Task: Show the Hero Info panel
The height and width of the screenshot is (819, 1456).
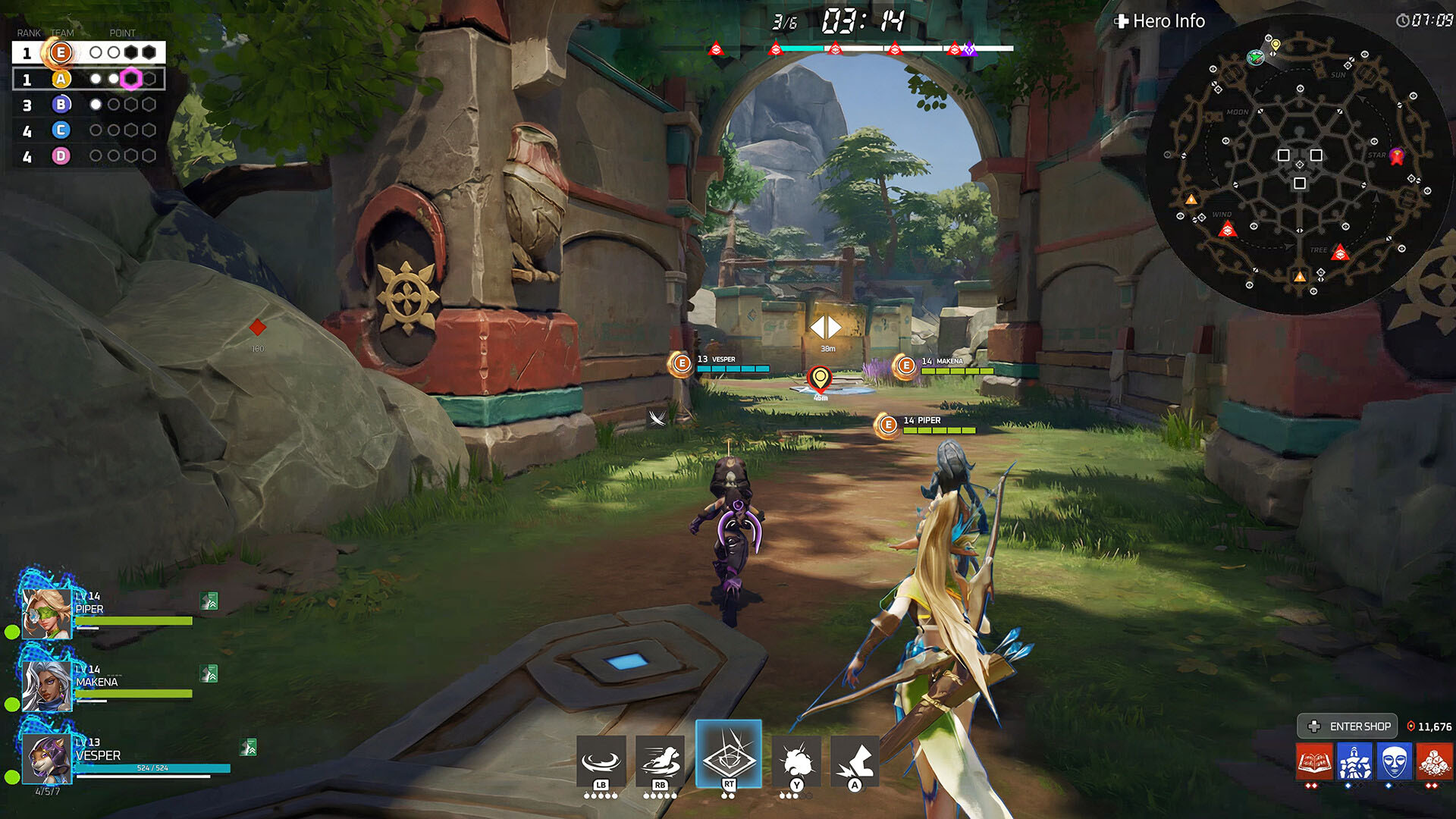Action: [1160, 21]
